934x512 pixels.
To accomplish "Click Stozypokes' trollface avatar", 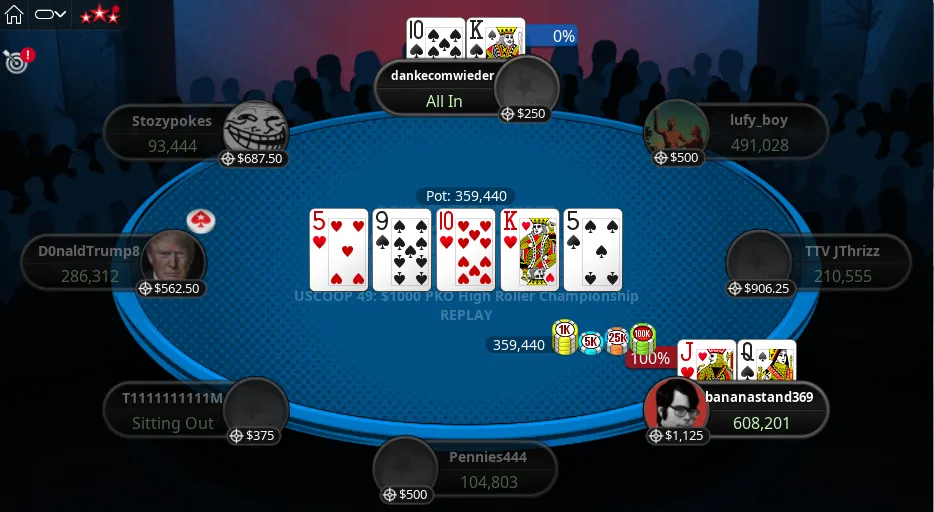I will (x=255, y=129).
